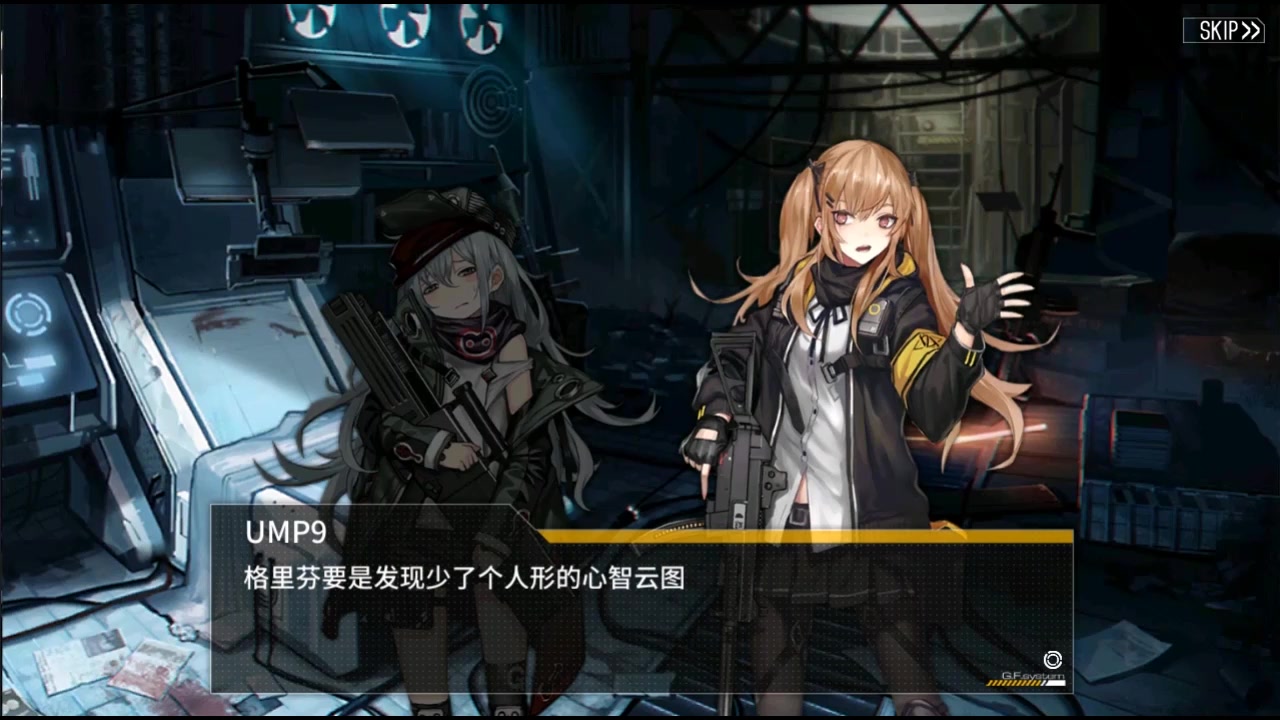Click the UMP9 nameplate above the dialogue
The image size is (1280, 720).
(x=286, y=532)
